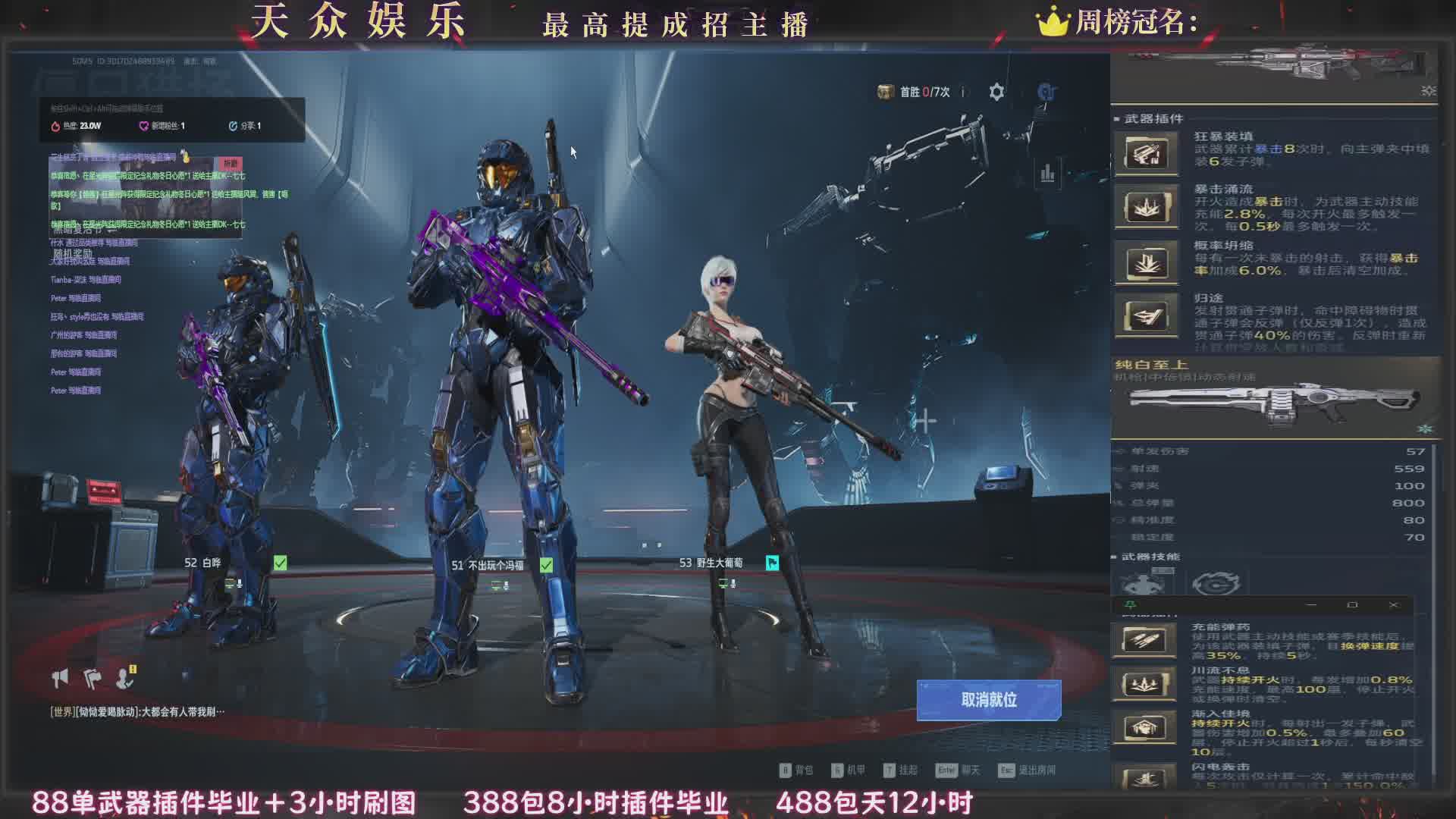Close the overlay window with the X
The image size is (1456, 819).
click(x=1393, y=605)
